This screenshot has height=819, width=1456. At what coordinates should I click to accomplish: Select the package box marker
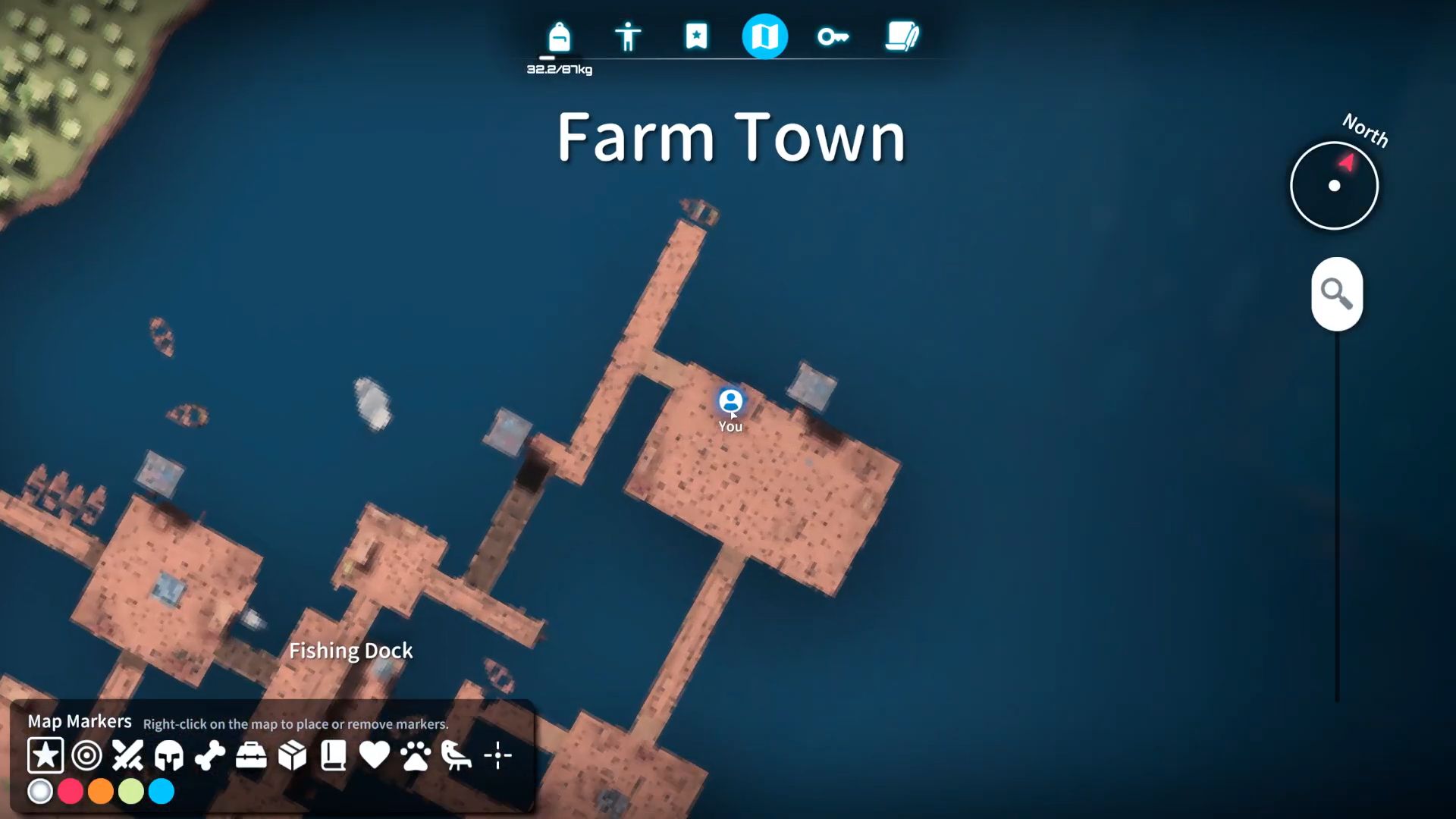tap(293, 755)
